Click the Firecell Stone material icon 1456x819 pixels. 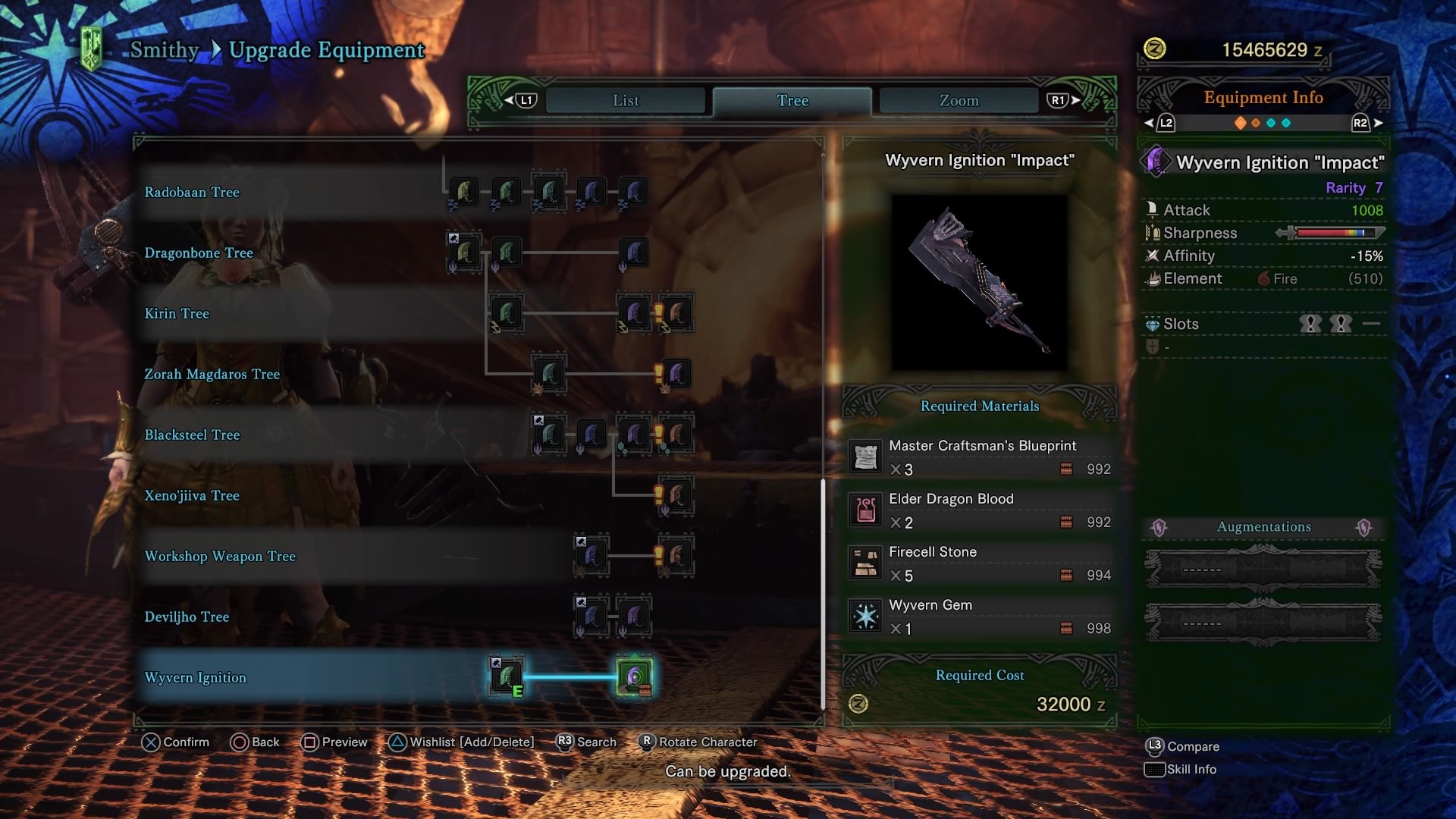click(864, 562)
